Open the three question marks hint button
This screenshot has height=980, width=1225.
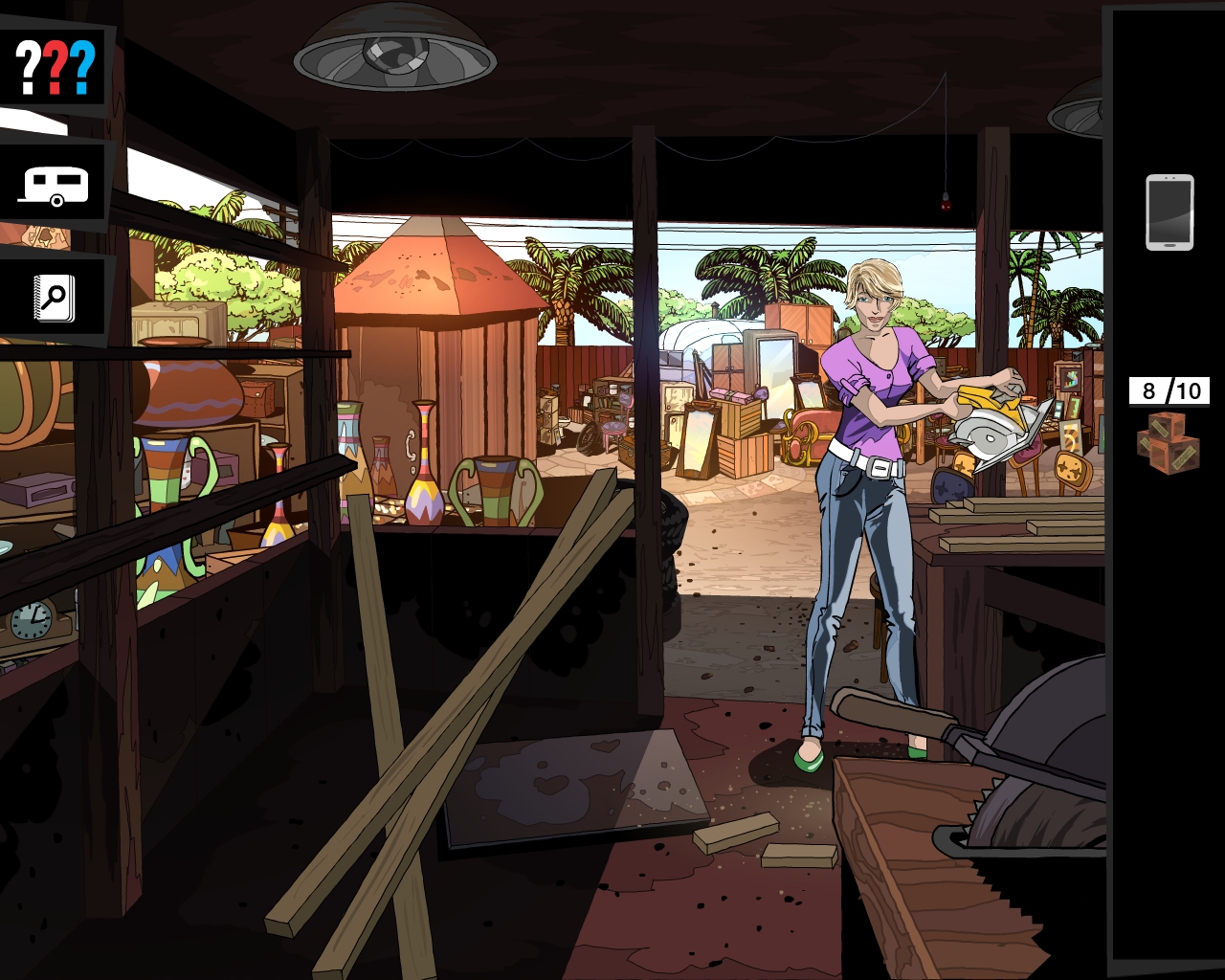[56, 66]
